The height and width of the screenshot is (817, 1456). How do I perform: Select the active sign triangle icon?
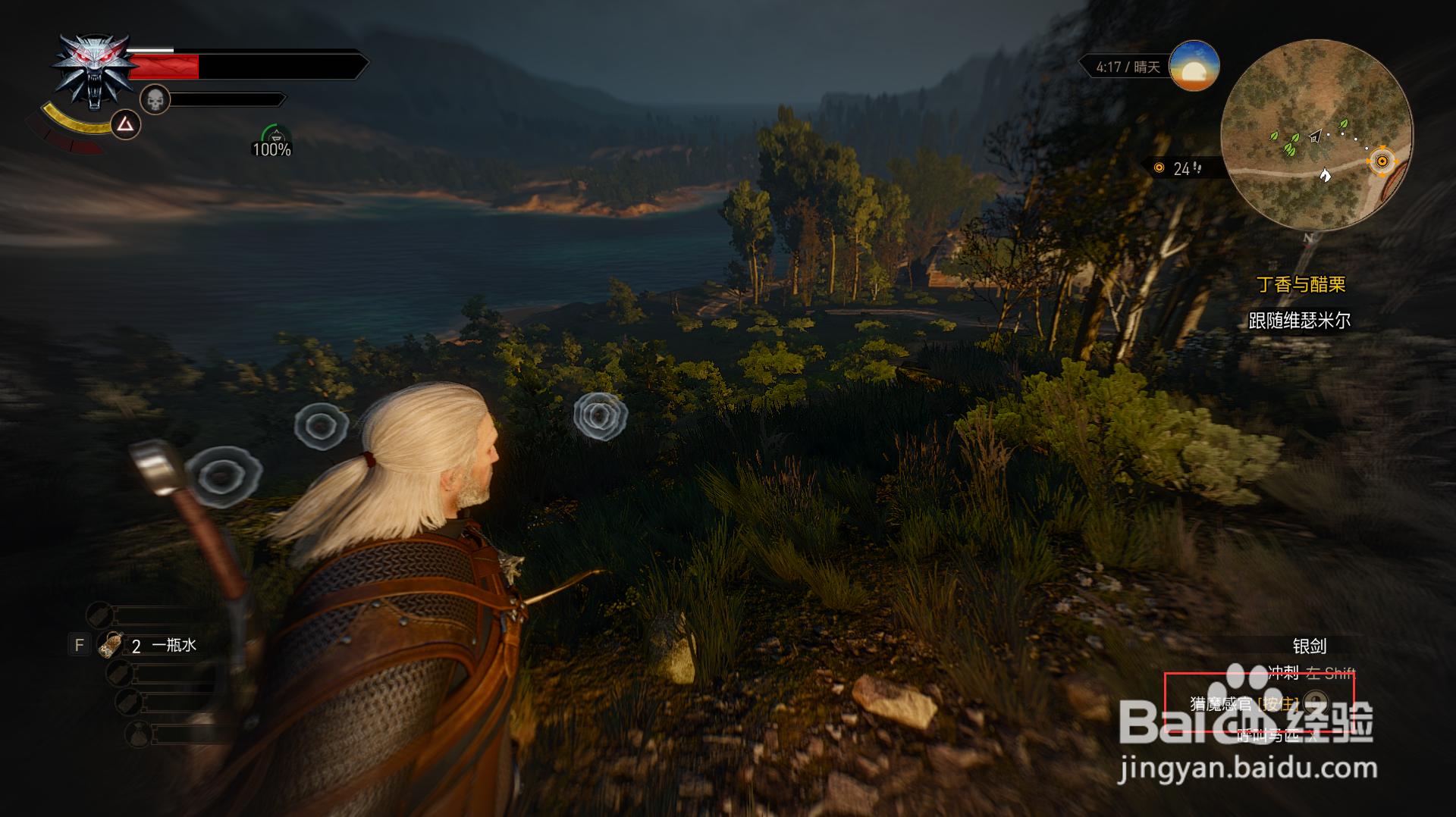click(x=126, y=124)
